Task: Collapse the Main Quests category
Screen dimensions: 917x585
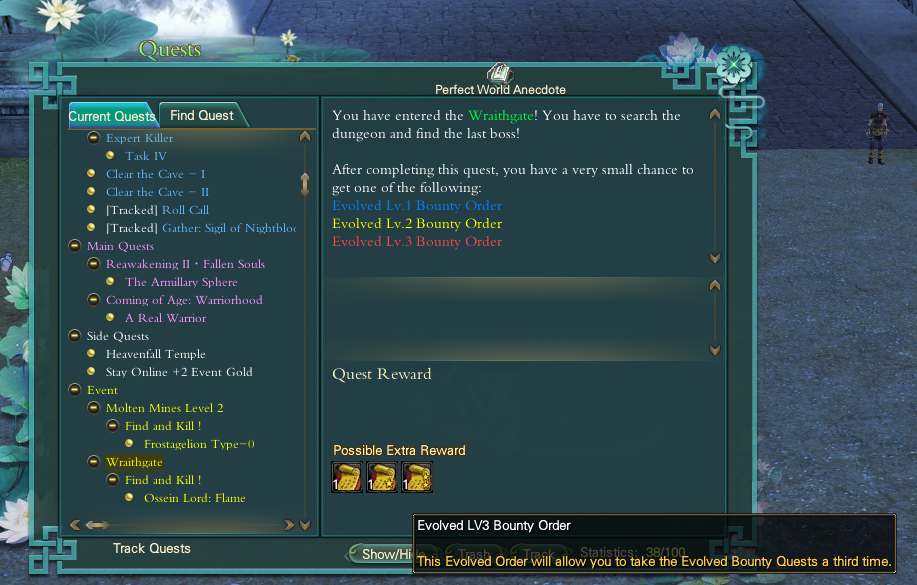Action: (x=75, y=246)
